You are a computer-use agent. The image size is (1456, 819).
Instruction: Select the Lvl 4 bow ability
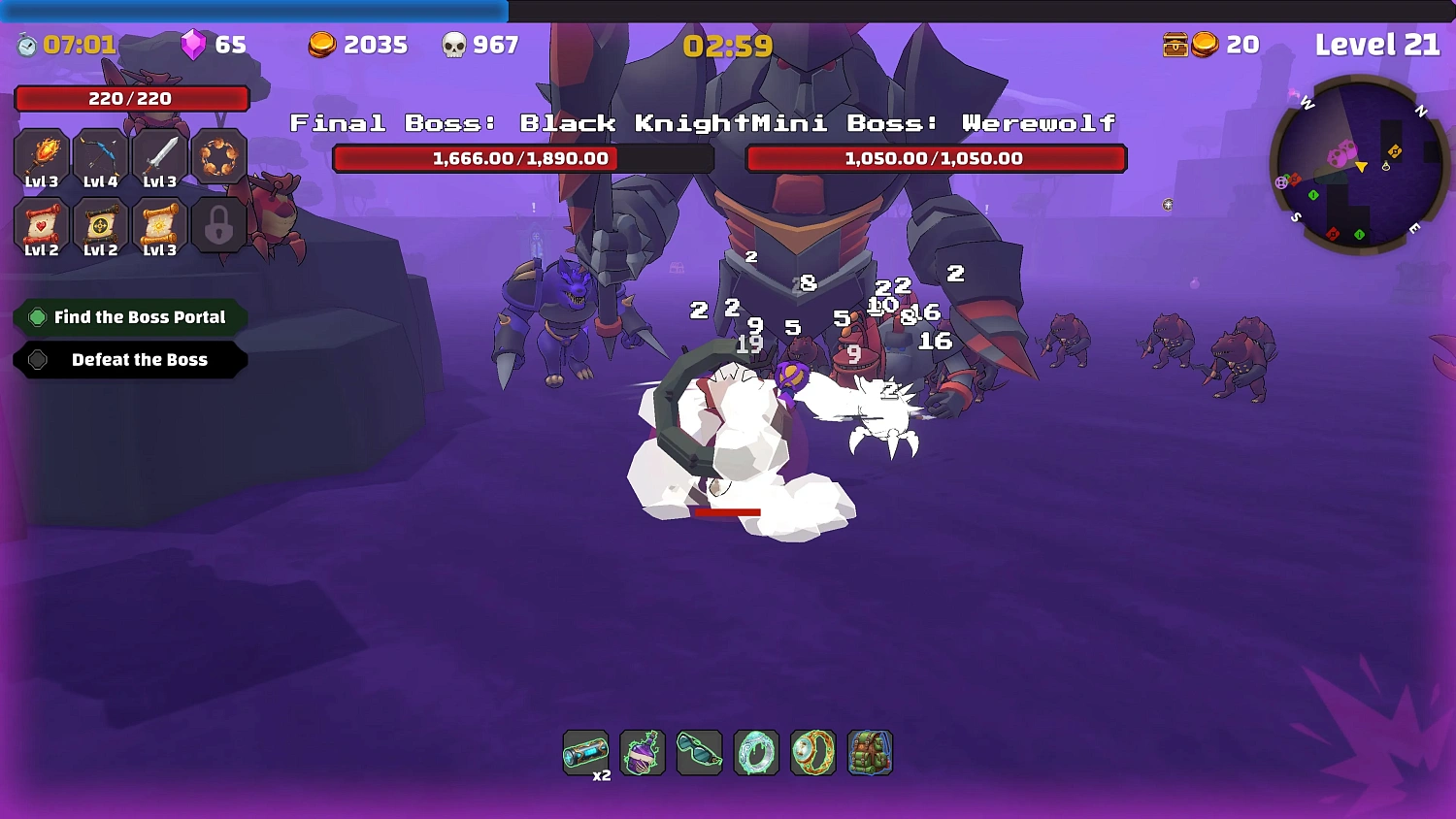100,155
